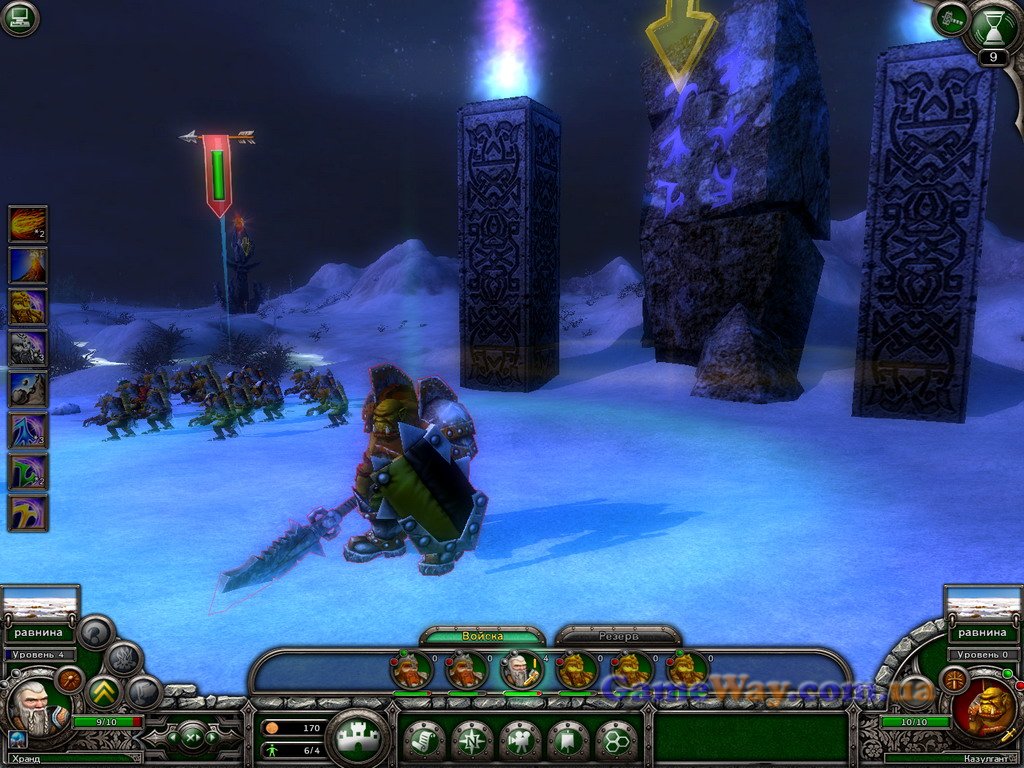
Task: End turn with the hourglass button
Action: coord(994,25)
